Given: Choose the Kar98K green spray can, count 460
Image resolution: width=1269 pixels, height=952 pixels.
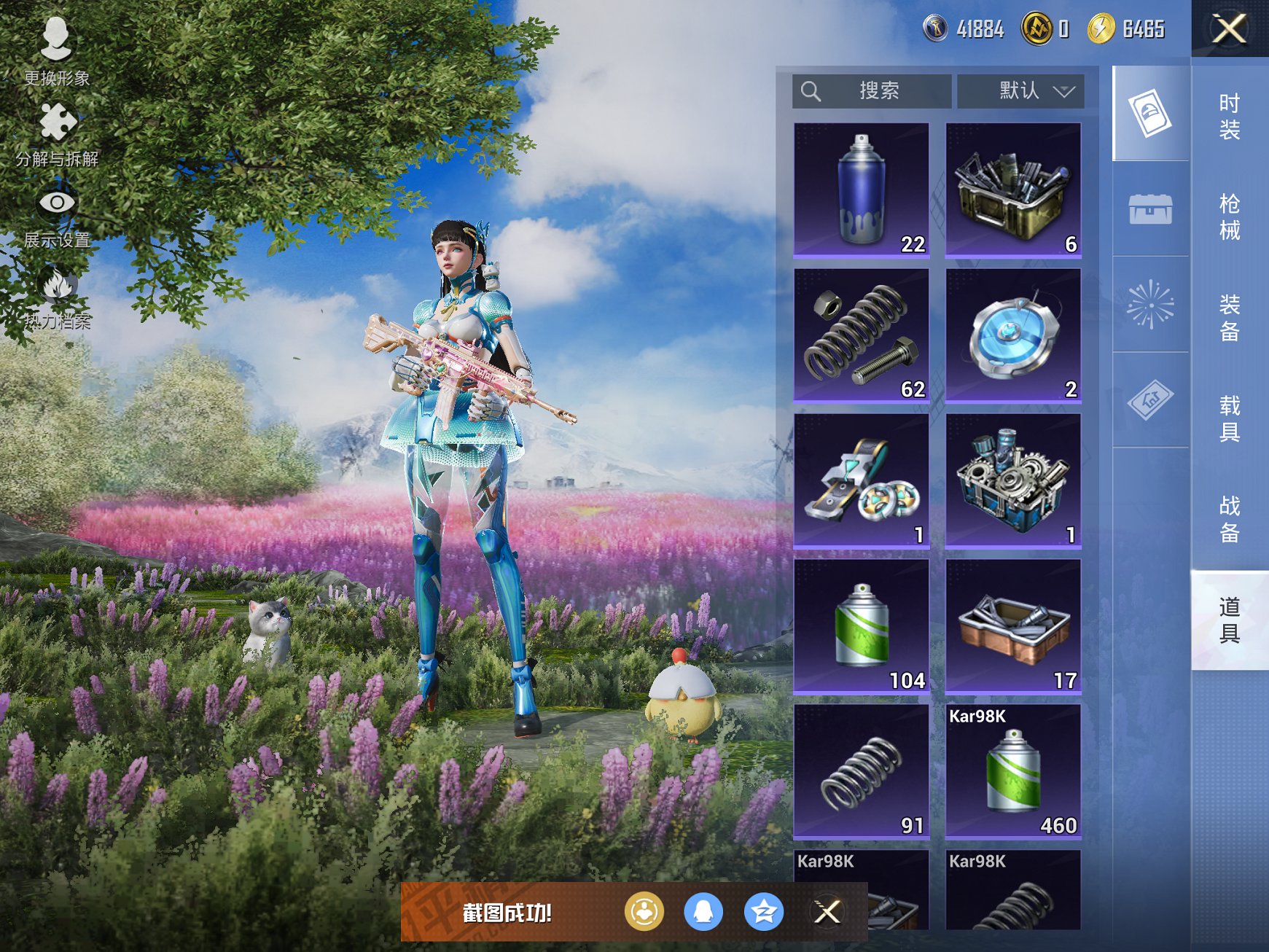Looking at the screenshot, I should click(x=1013, y=771).
